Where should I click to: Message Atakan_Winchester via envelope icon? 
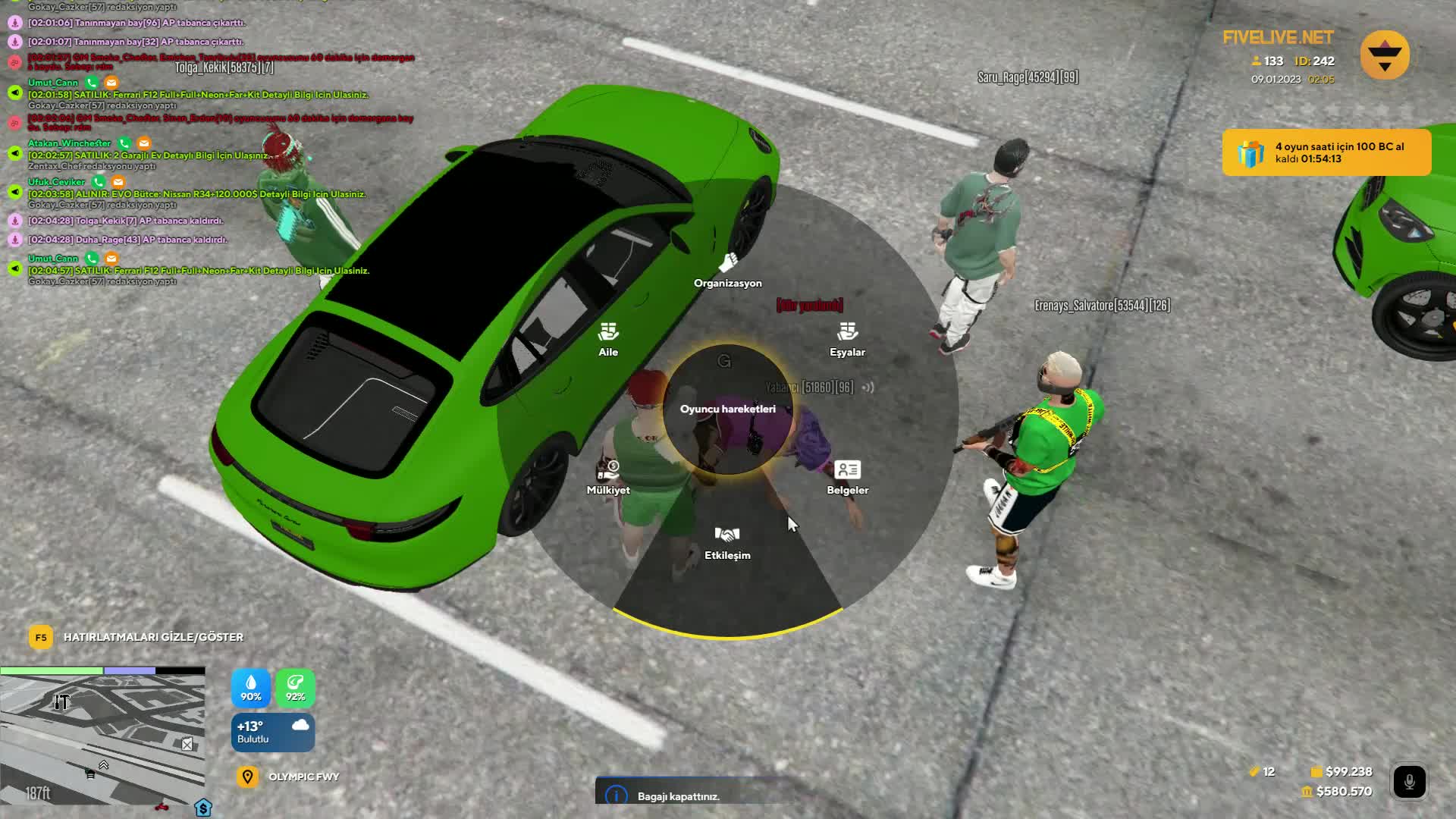[144, 143]
